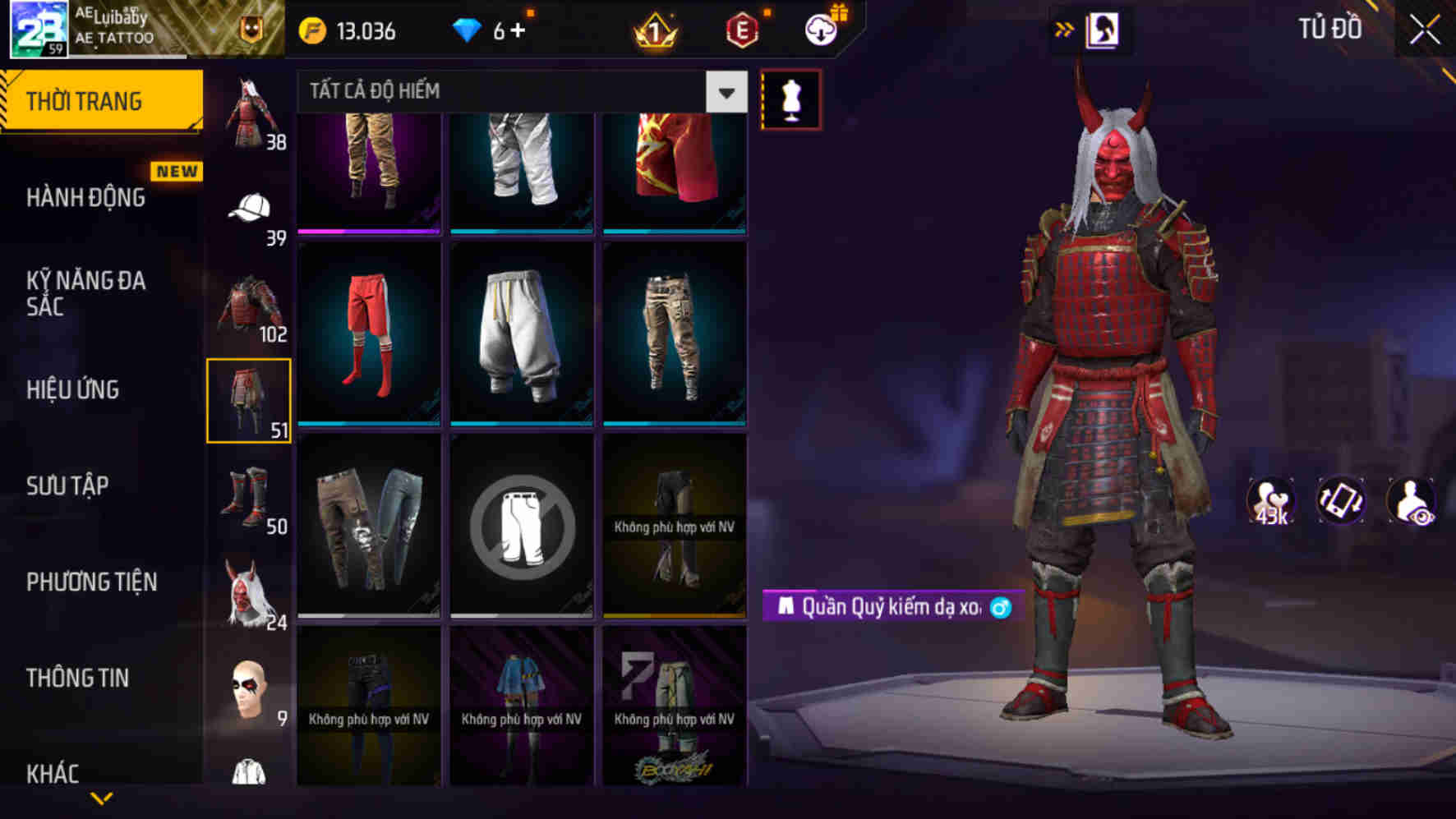Viewport: 1456px width, 819px height.
Task: Select the highlighted samurai armor category slot
Action: (x=251, y=400)
